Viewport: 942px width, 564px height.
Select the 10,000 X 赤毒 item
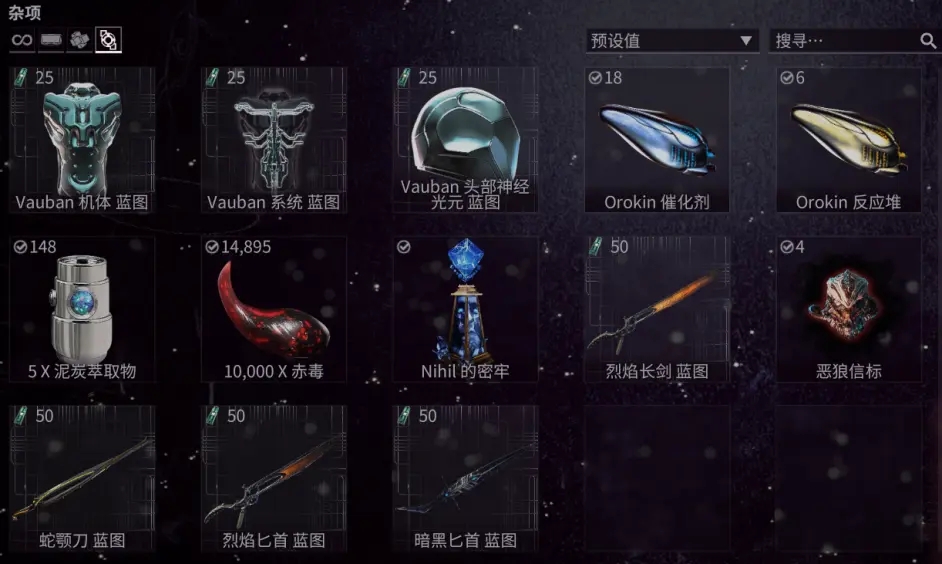(x=274, y=309)
